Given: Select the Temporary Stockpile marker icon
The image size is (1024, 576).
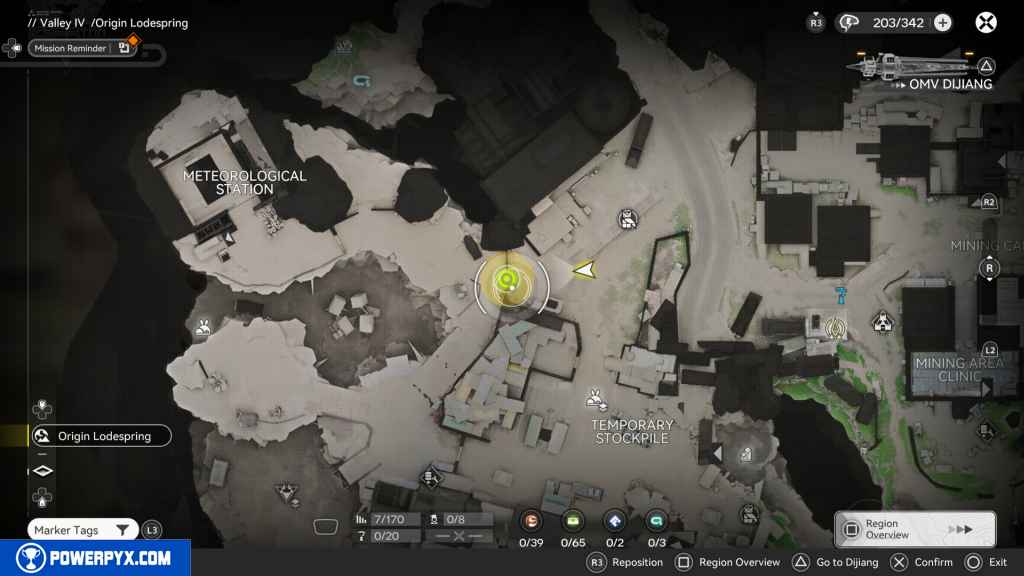Looking at the screenshot, I should pyautogui.click(x=597, y=399).
